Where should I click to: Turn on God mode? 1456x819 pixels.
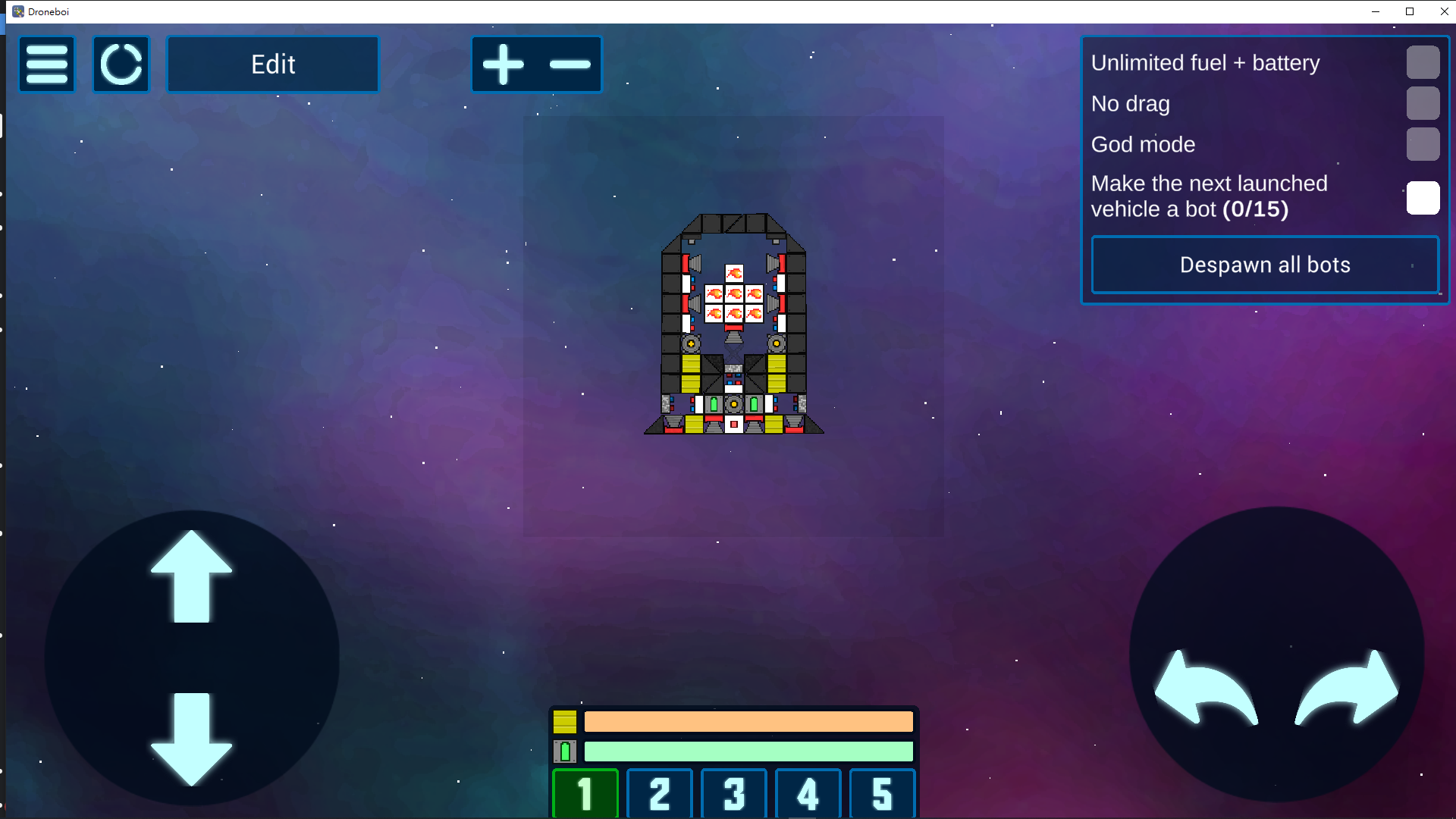pos(1423,144)
